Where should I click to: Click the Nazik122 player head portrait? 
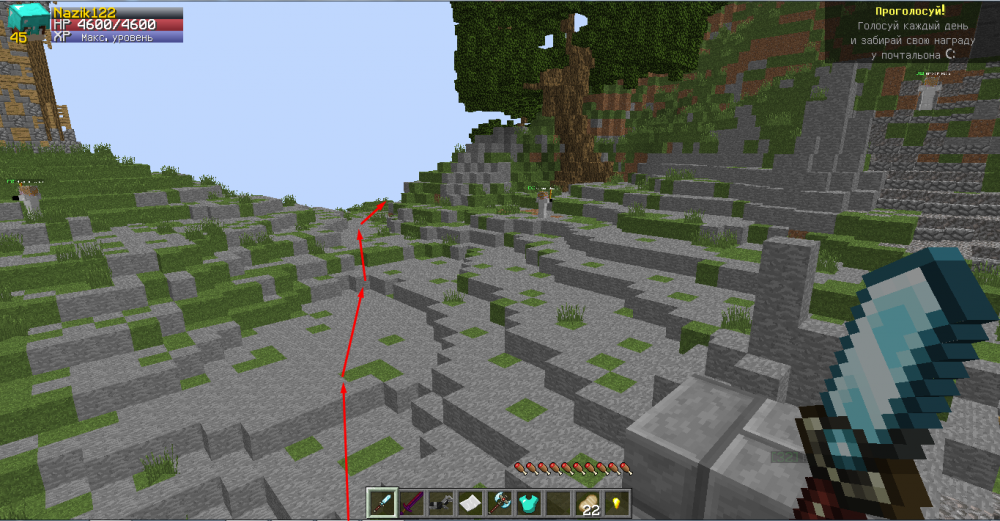pyautogui.click(x=29, y=19)
